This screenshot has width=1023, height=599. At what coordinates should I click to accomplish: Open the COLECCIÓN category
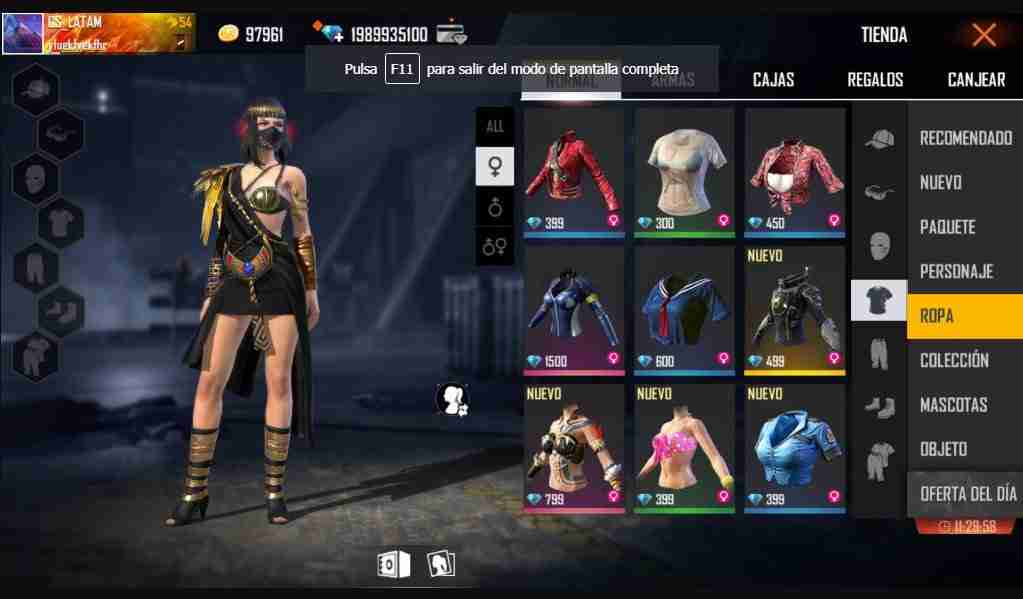tap(954, 360)
